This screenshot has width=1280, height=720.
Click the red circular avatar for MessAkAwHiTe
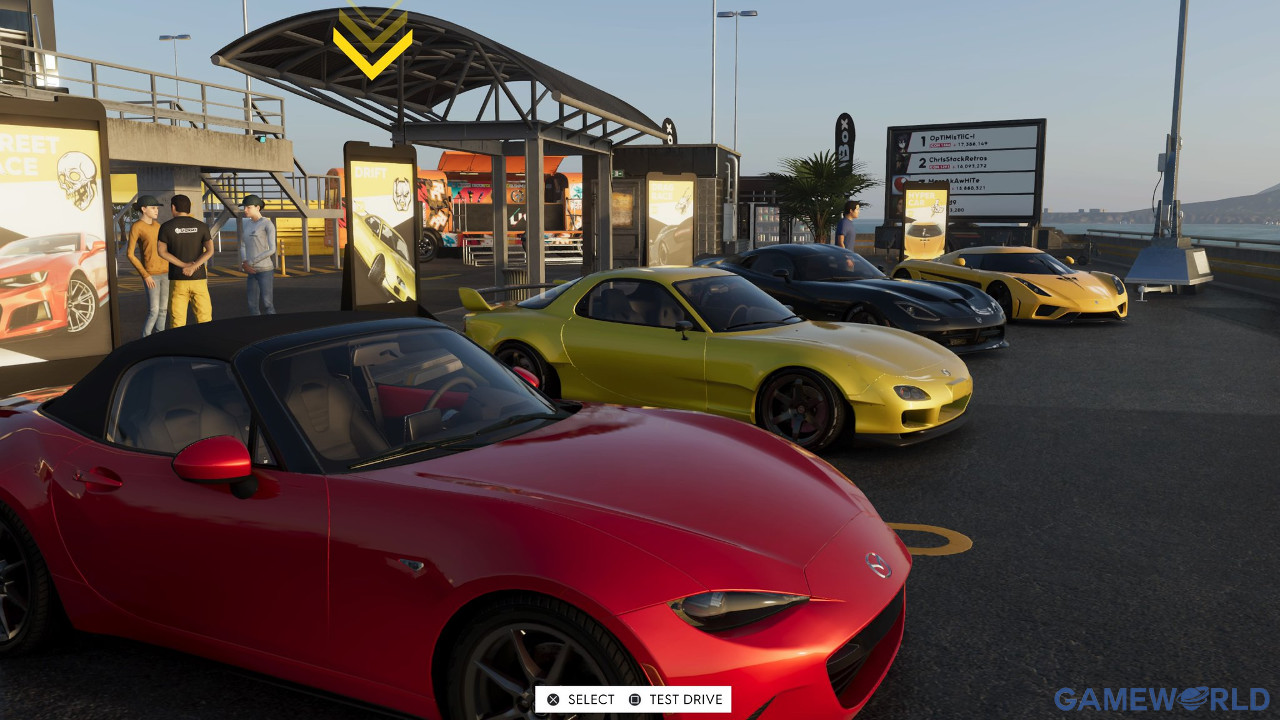point(900,182)
